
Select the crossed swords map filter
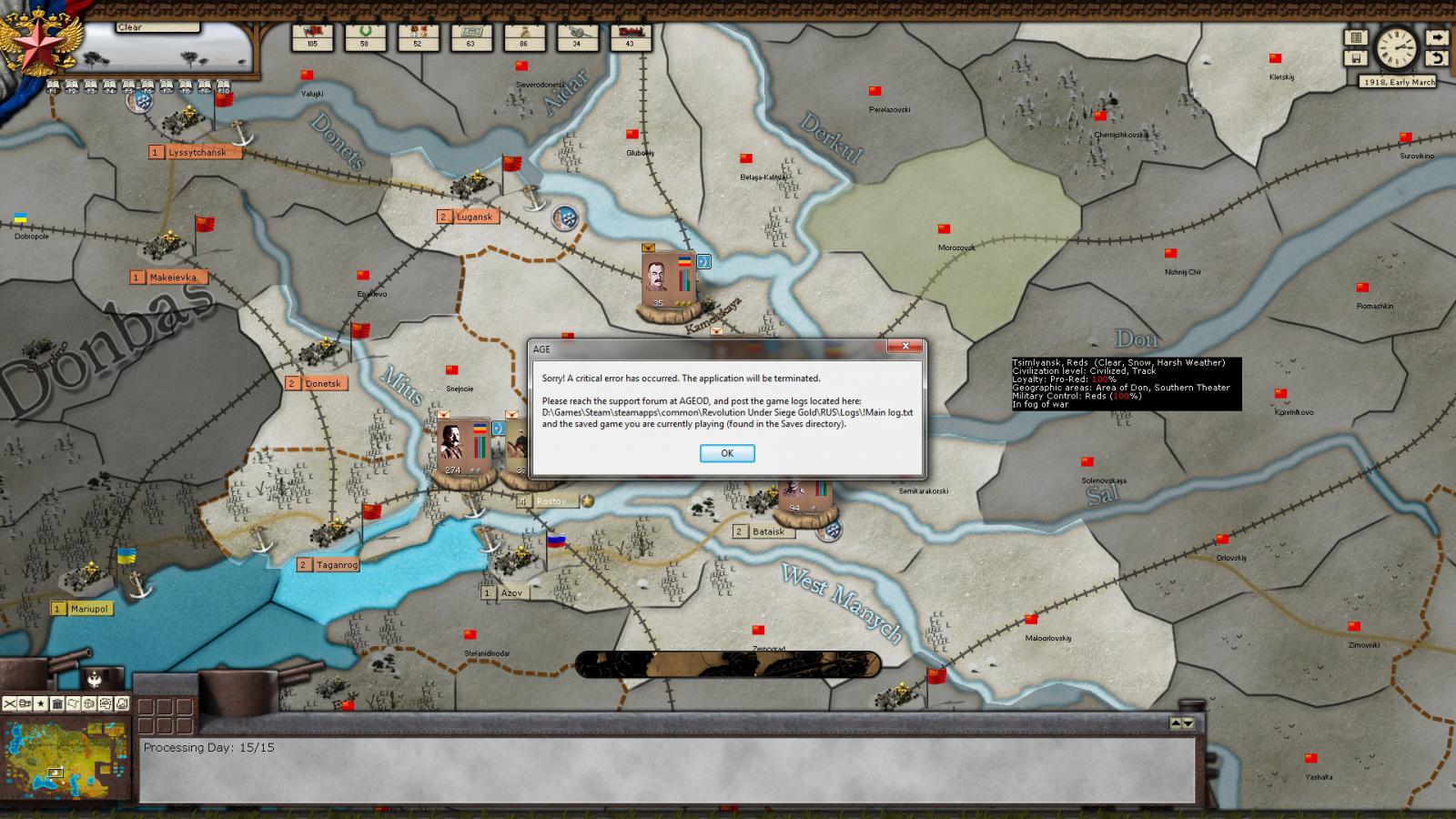point(10,703)
